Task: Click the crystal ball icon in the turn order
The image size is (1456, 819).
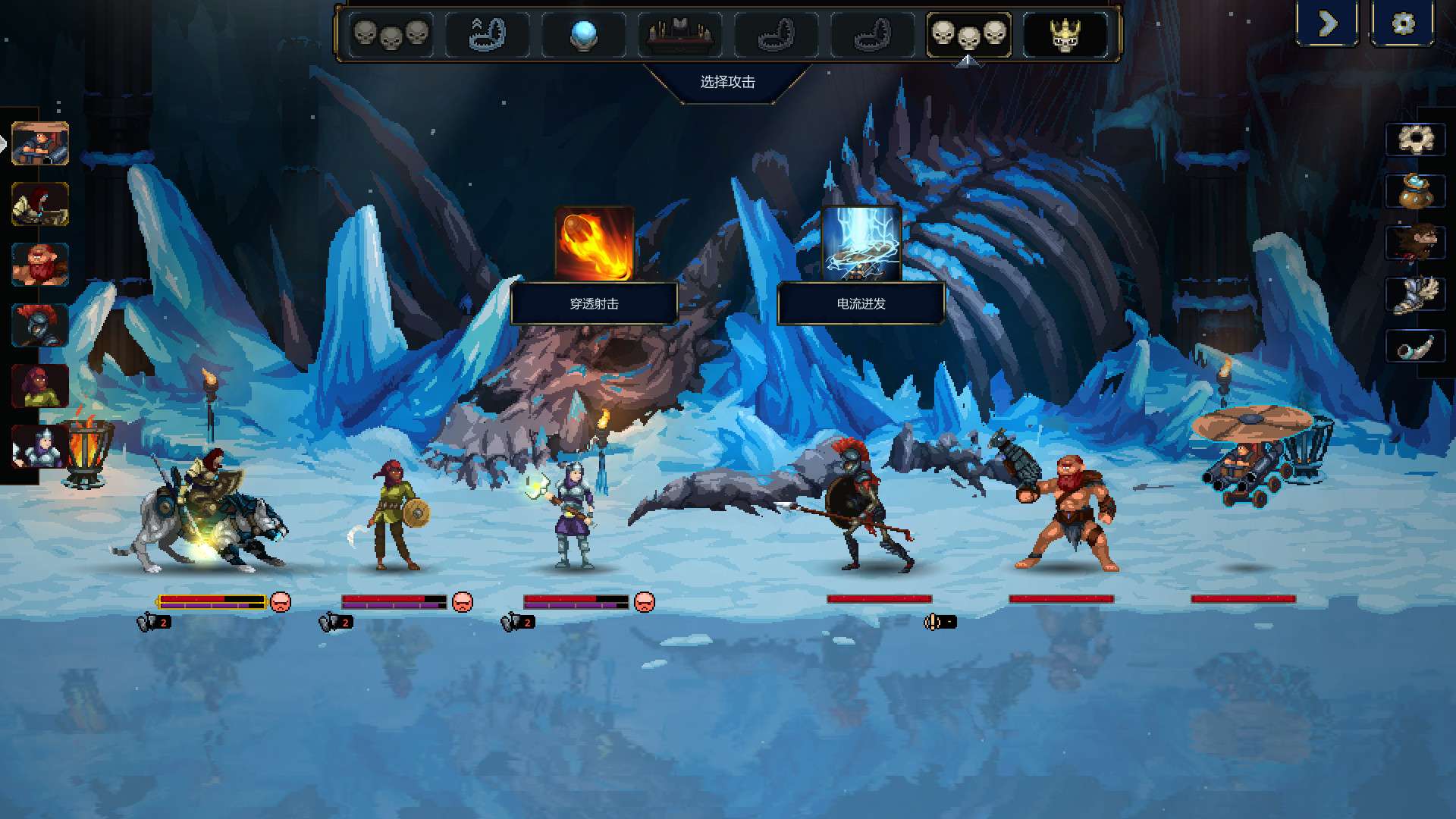Action: coord(584,33)
